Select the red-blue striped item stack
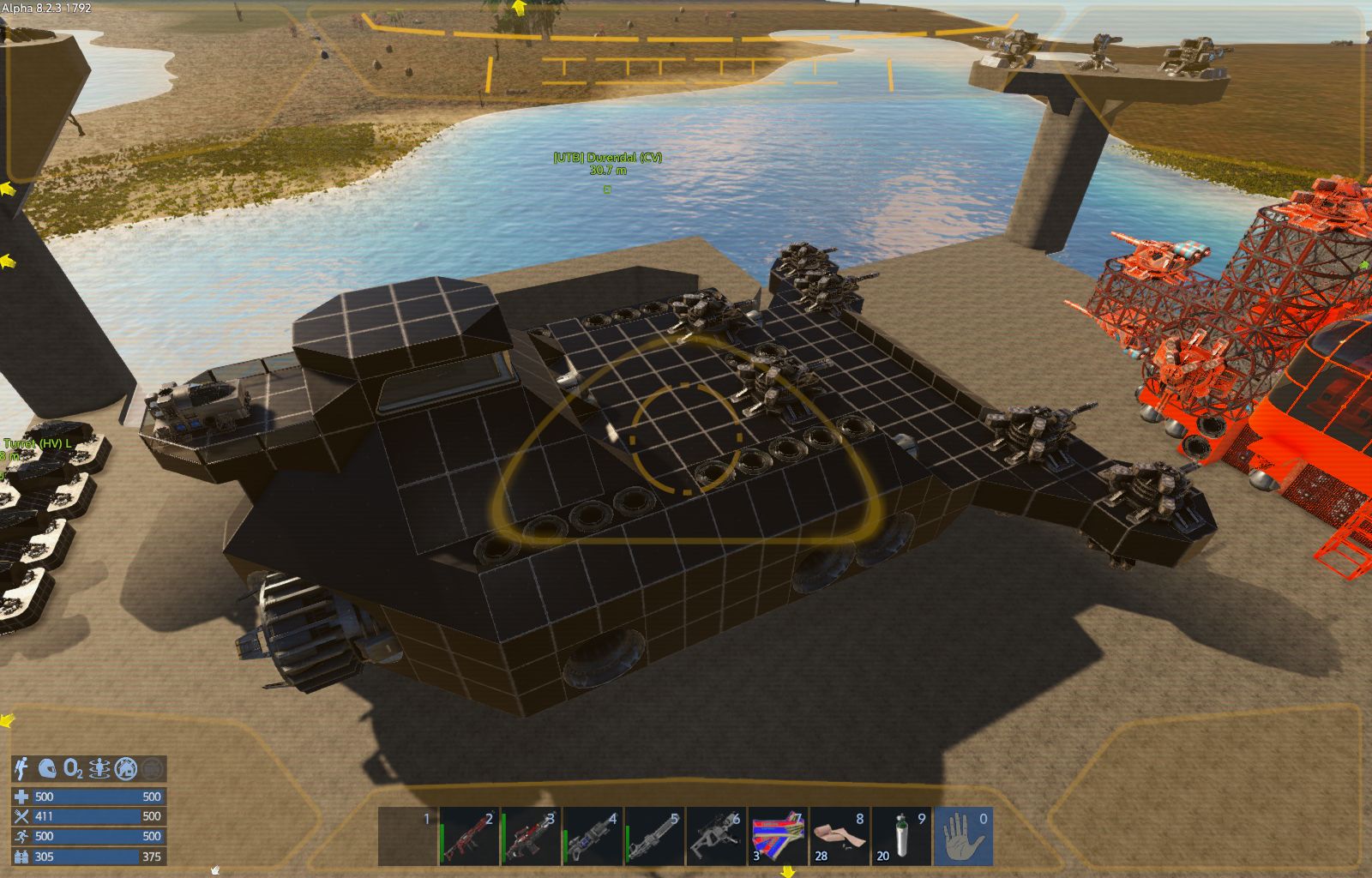Screen dimensions: 1372x878 (779, 837)
